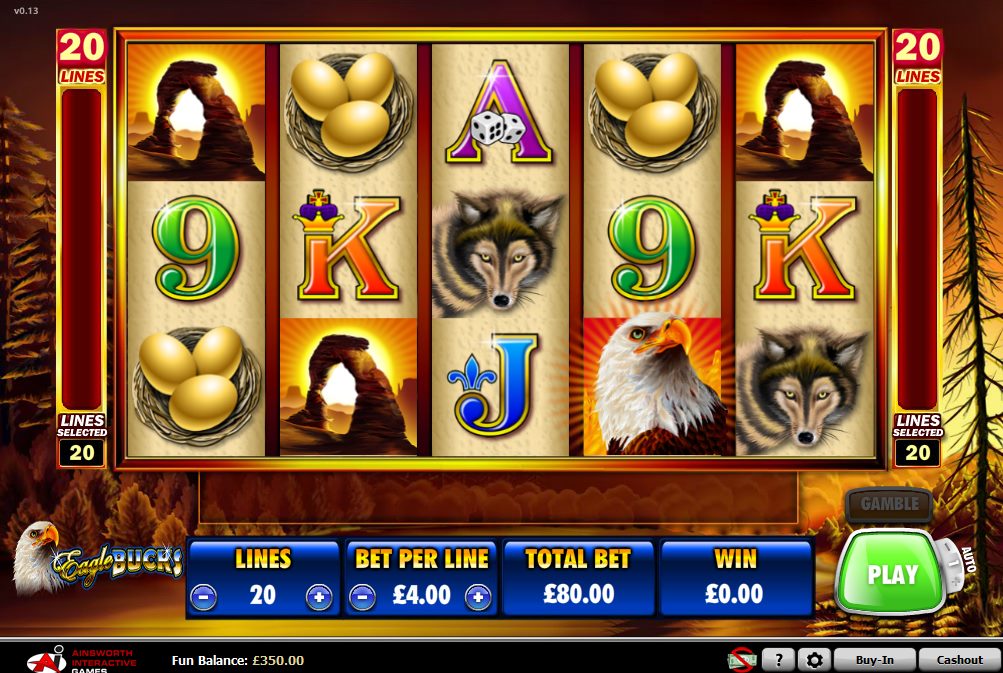Lower the bet per line
Screen dimensions: 1003x673
pyautogui.click(x=362, y=597)
